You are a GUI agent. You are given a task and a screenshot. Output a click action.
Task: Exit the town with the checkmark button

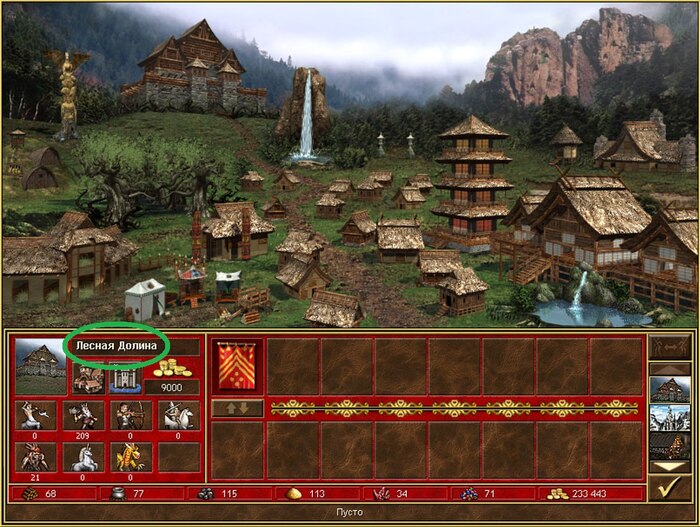[x=668, y=489]
